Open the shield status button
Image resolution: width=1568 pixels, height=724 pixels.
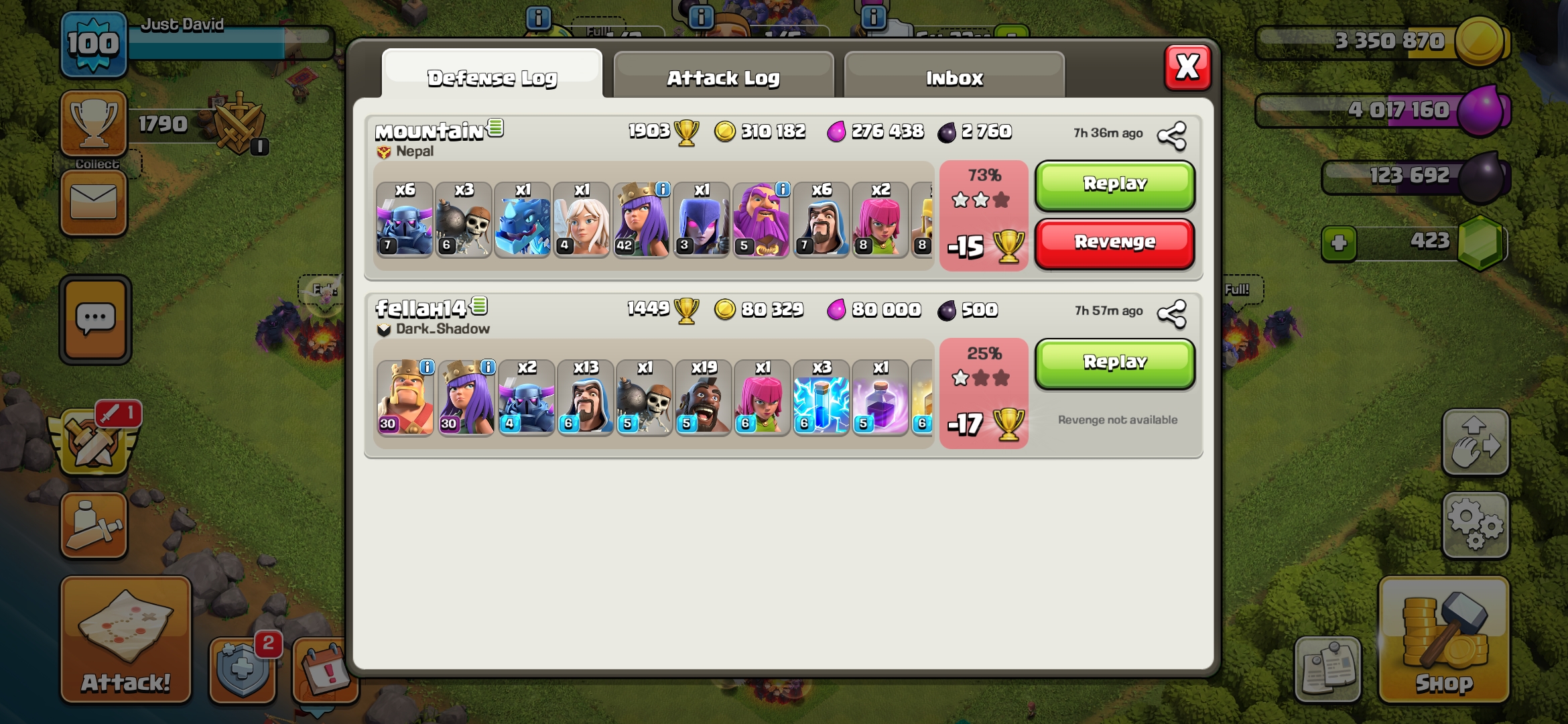coord(243,668)
